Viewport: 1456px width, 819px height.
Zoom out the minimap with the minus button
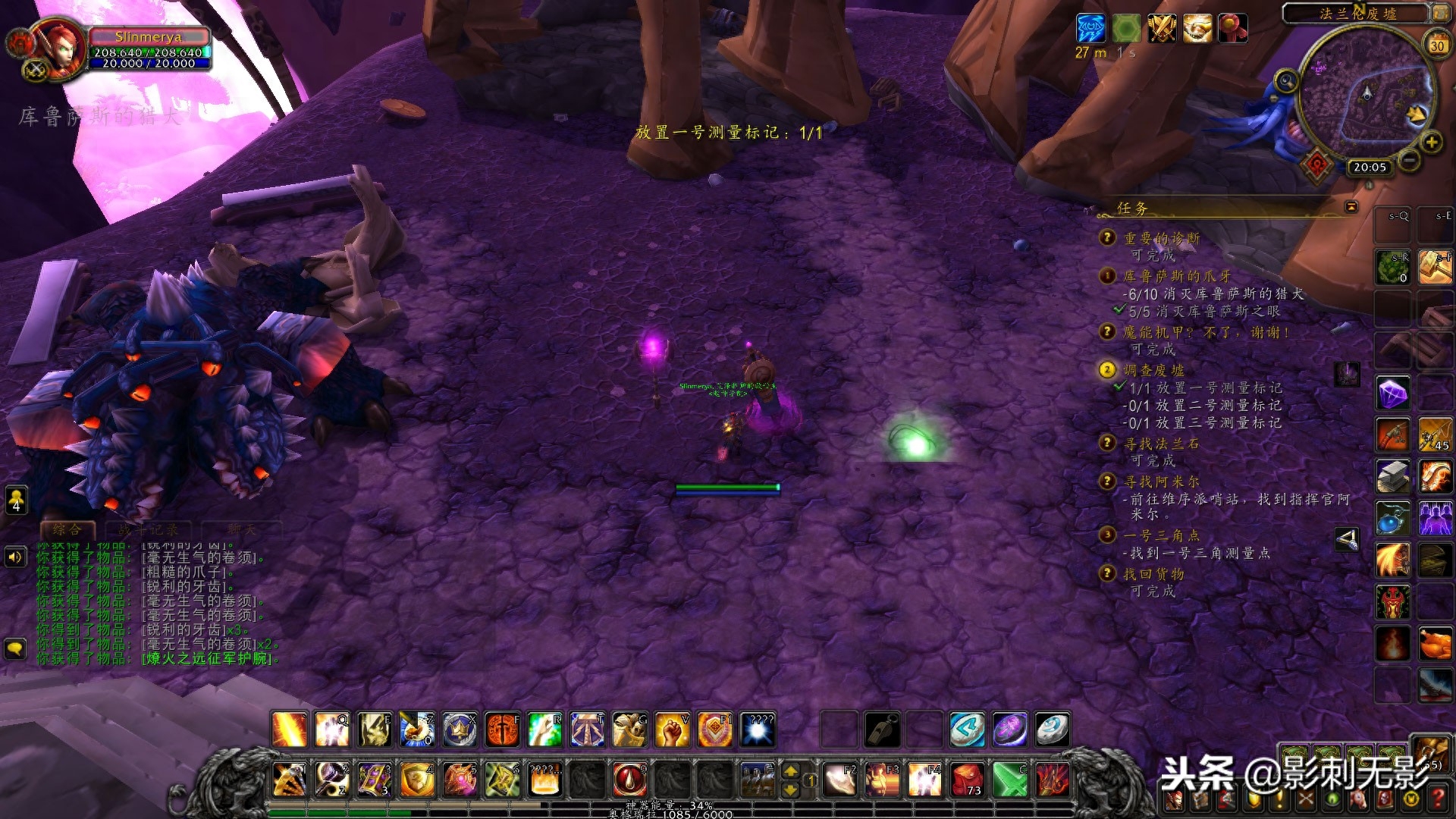(1409, 160)
